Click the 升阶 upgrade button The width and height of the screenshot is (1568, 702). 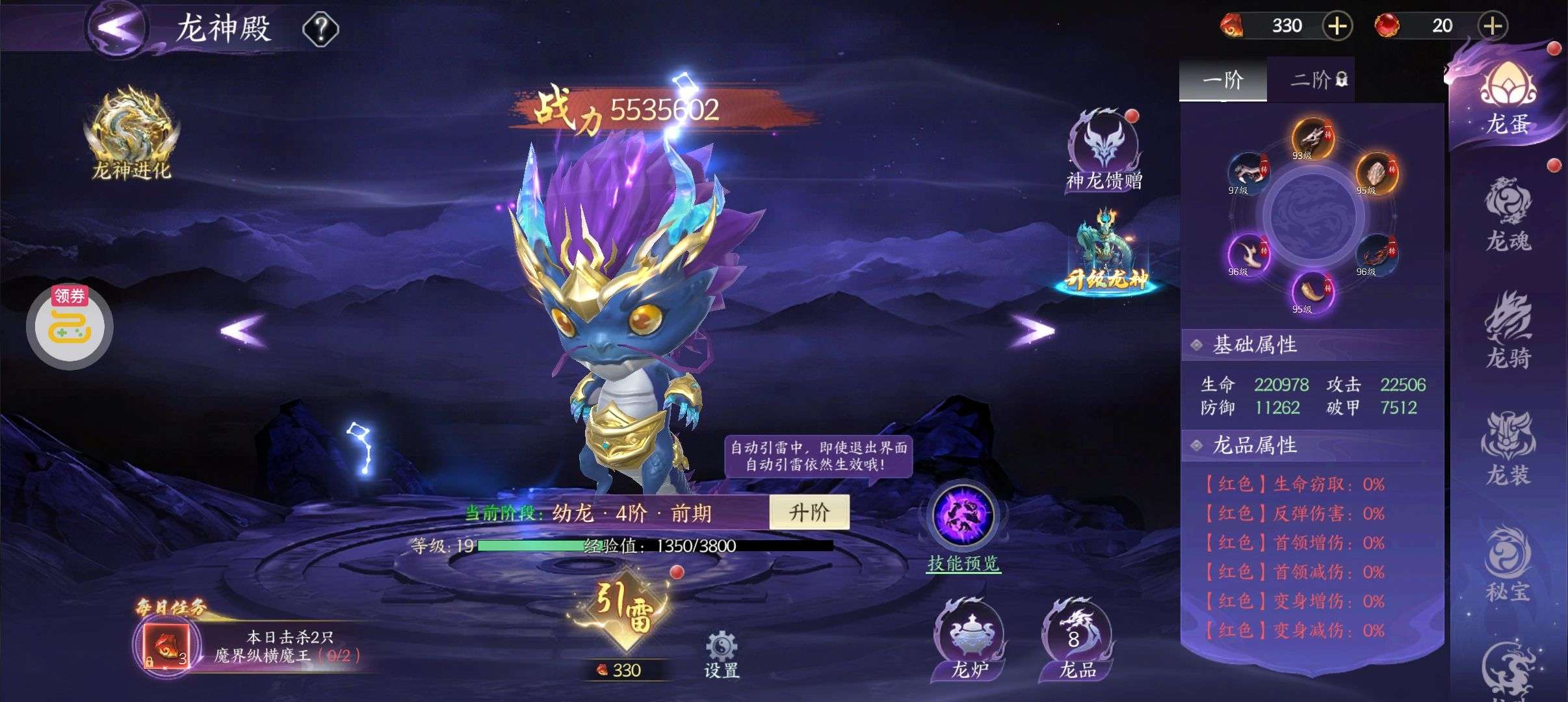point(809,513)
